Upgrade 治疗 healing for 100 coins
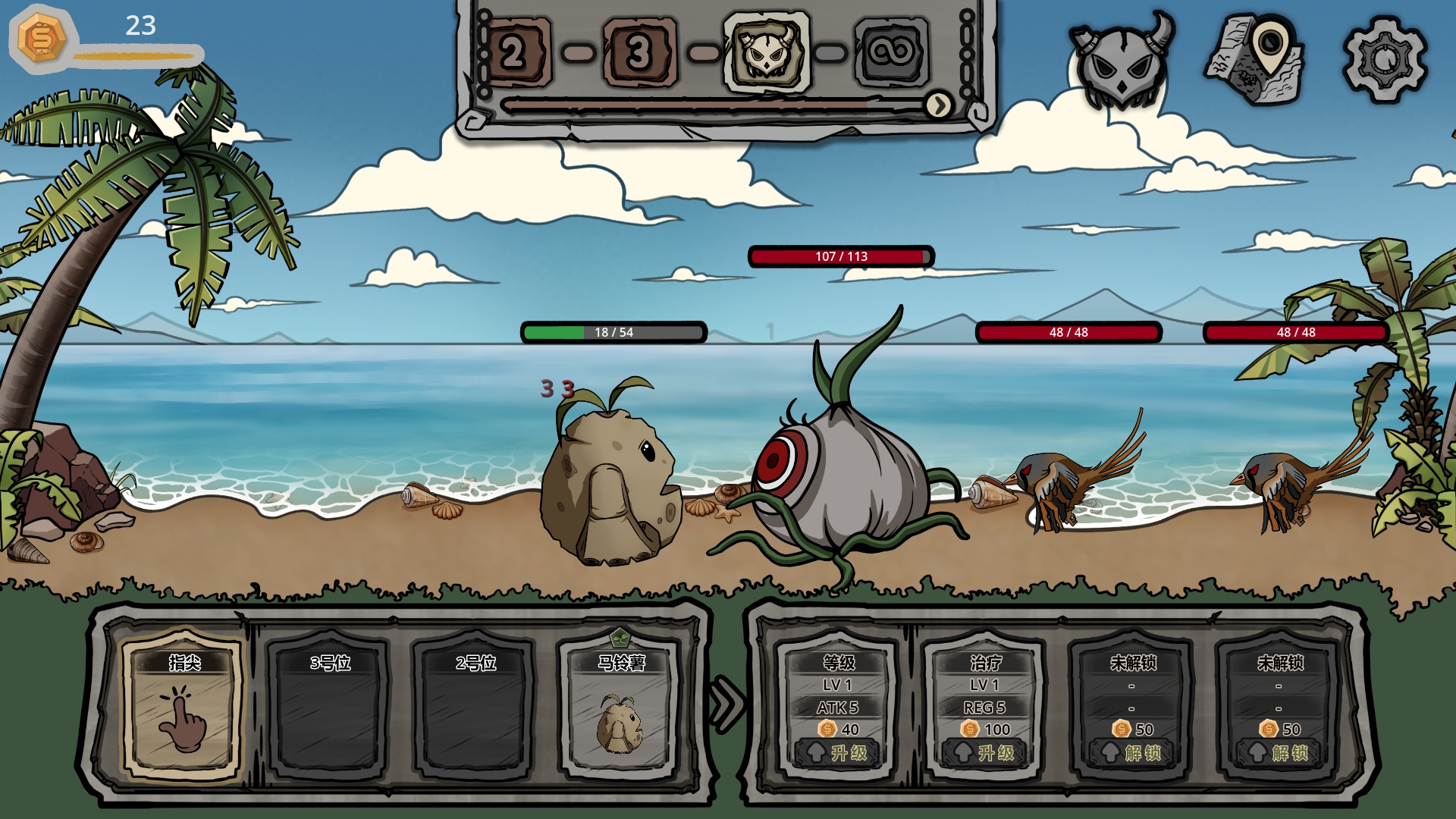This screenshot has height=819, width=1456. [x=985, y=752]
